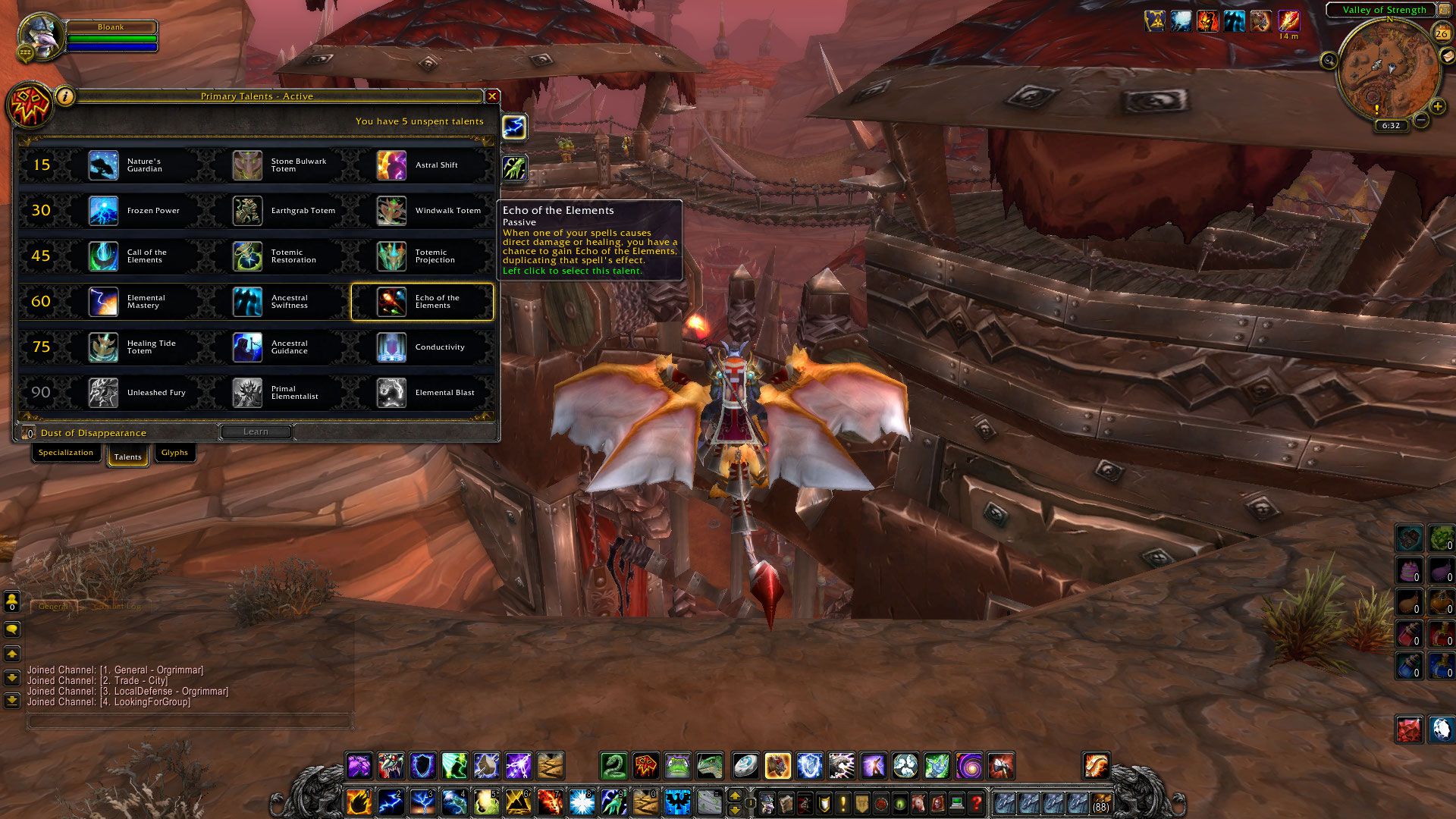Pick the Elemental Mastery talent
This screenshot has height=819, width=1456.
click(x=104, y=302)
